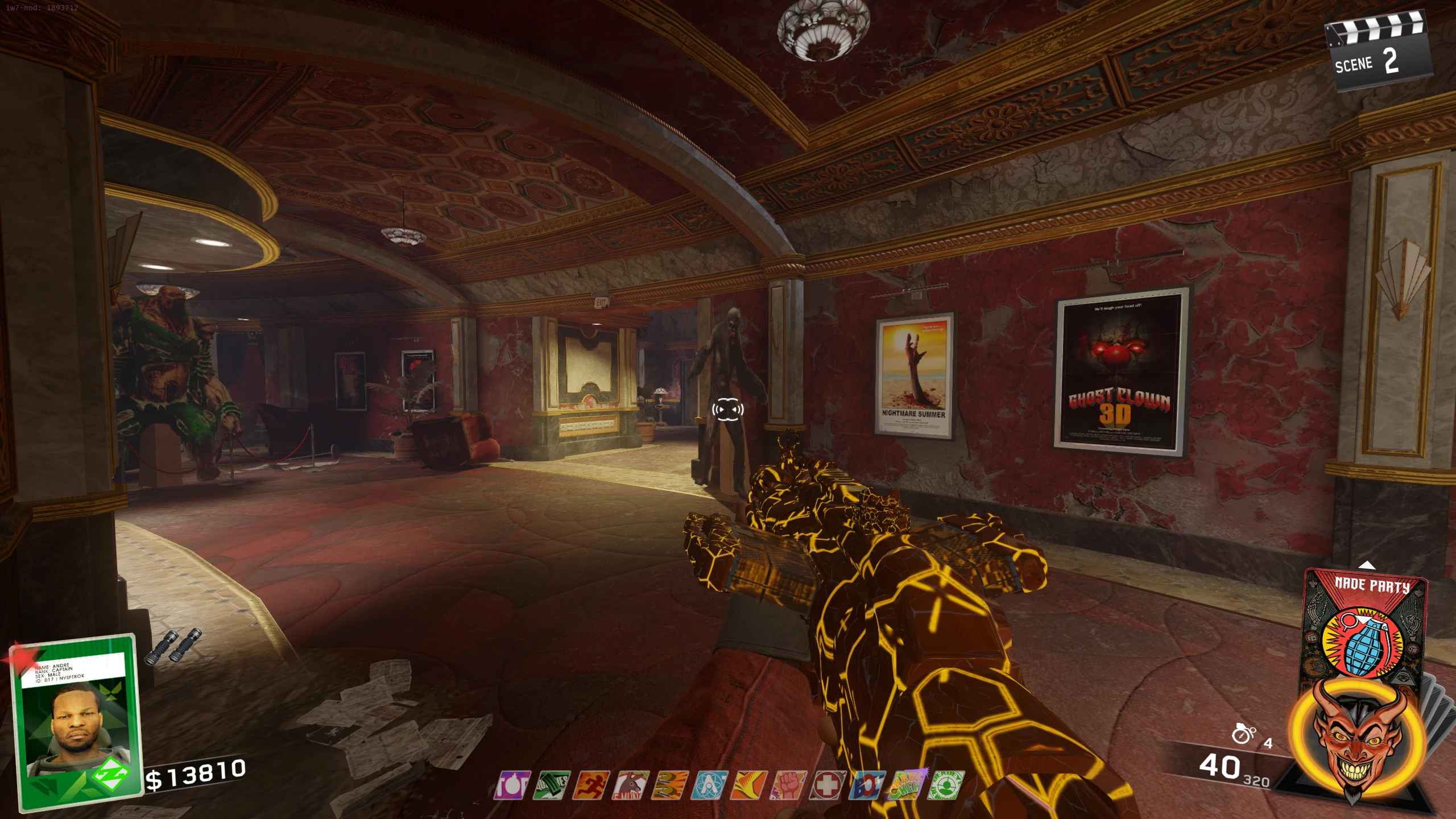Click the Up 'N Atoms red cross perk
This screenshot has width=1456, height=819.
coord(828,785)
